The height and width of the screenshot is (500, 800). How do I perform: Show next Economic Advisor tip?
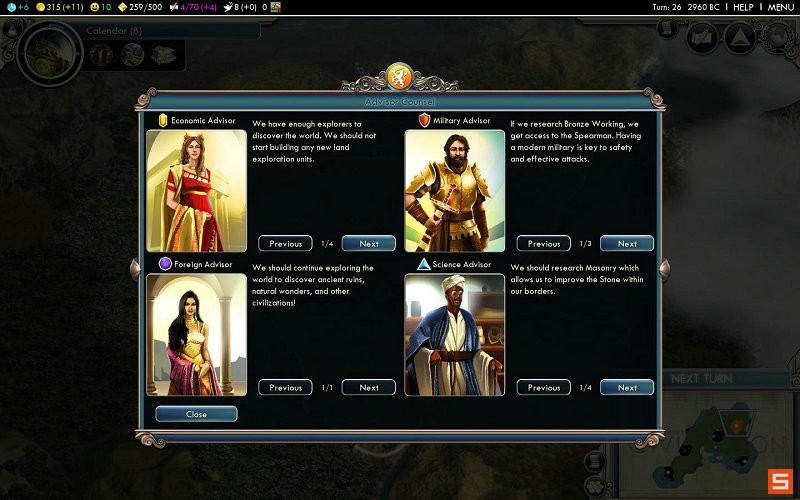(x=368, y=243)
